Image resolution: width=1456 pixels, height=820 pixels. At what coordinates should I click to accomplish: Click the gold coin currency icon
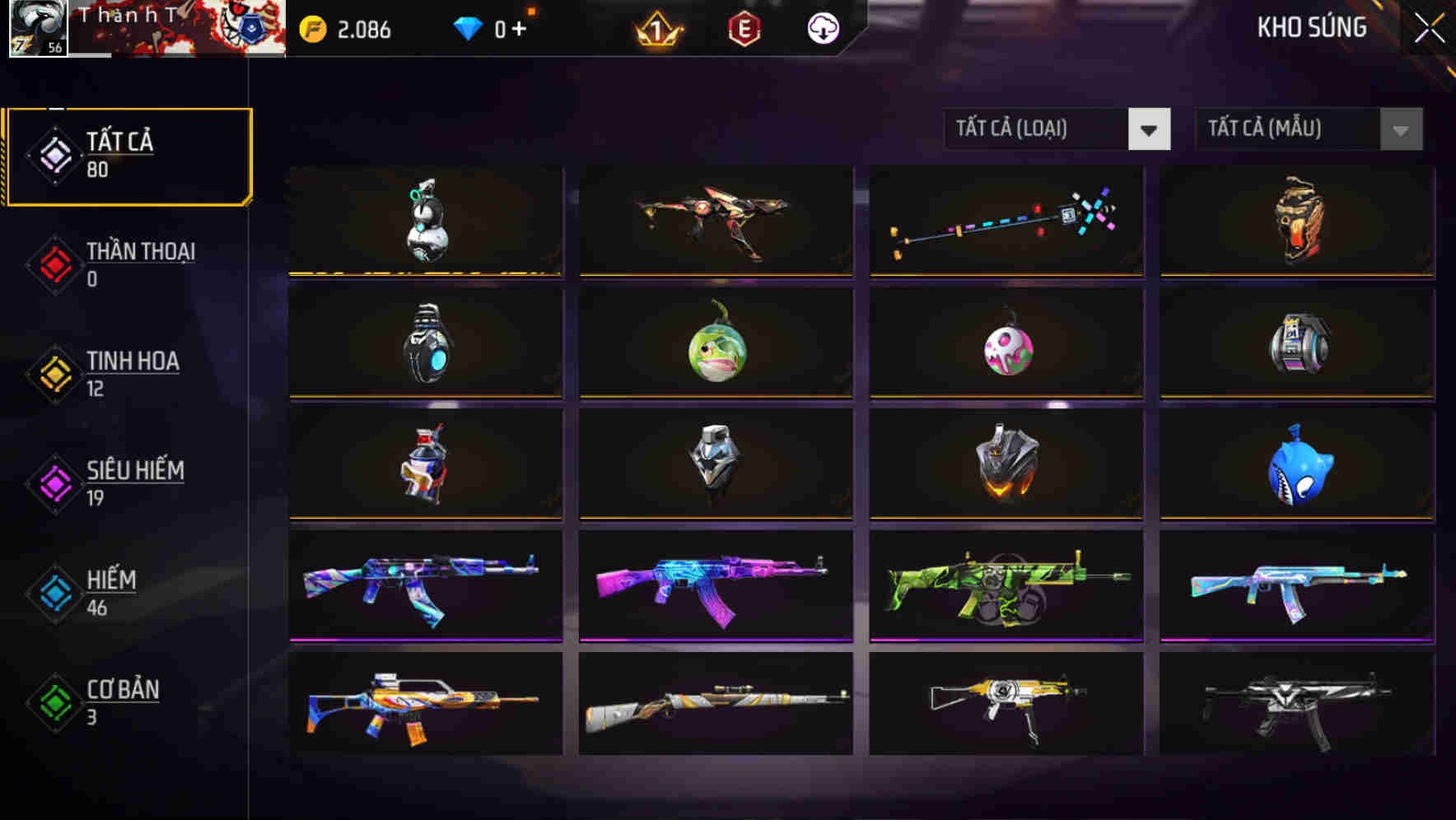(x=313, y=29)
